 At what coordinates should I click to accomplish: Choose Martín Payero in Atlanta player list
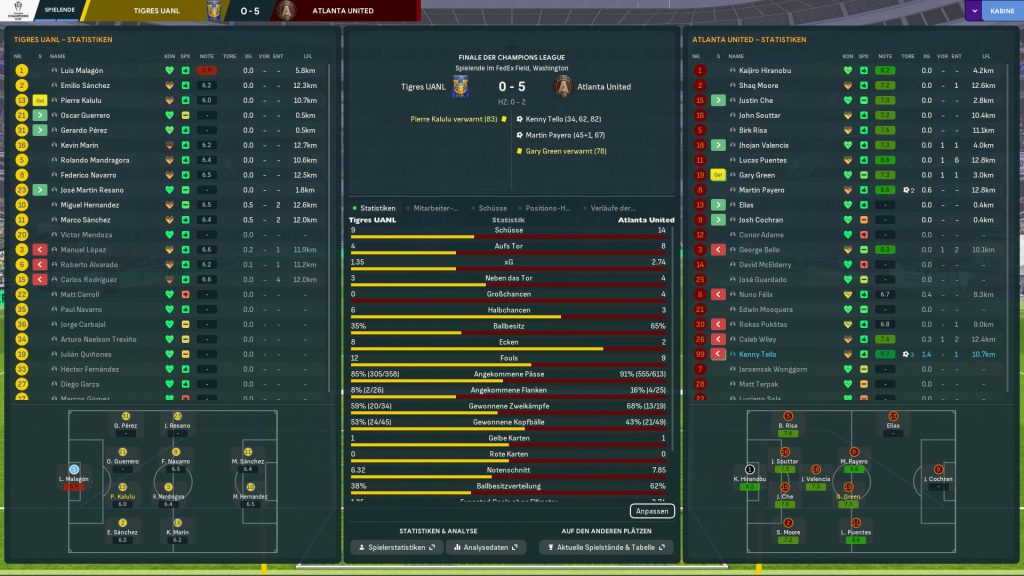[x=762, y=190]
